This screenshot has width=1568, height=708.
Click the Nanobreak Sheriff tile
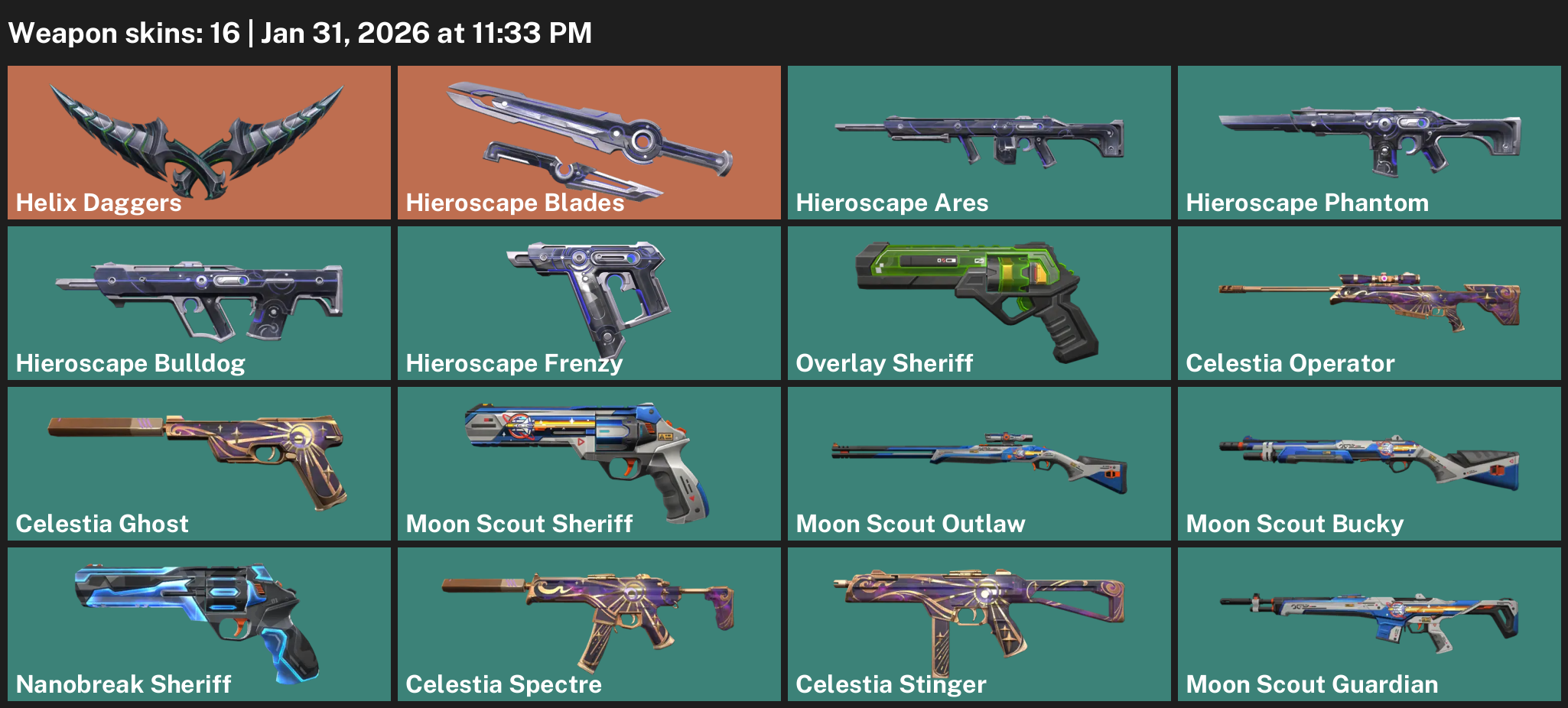pyautogui.click(x=199, y=624)
